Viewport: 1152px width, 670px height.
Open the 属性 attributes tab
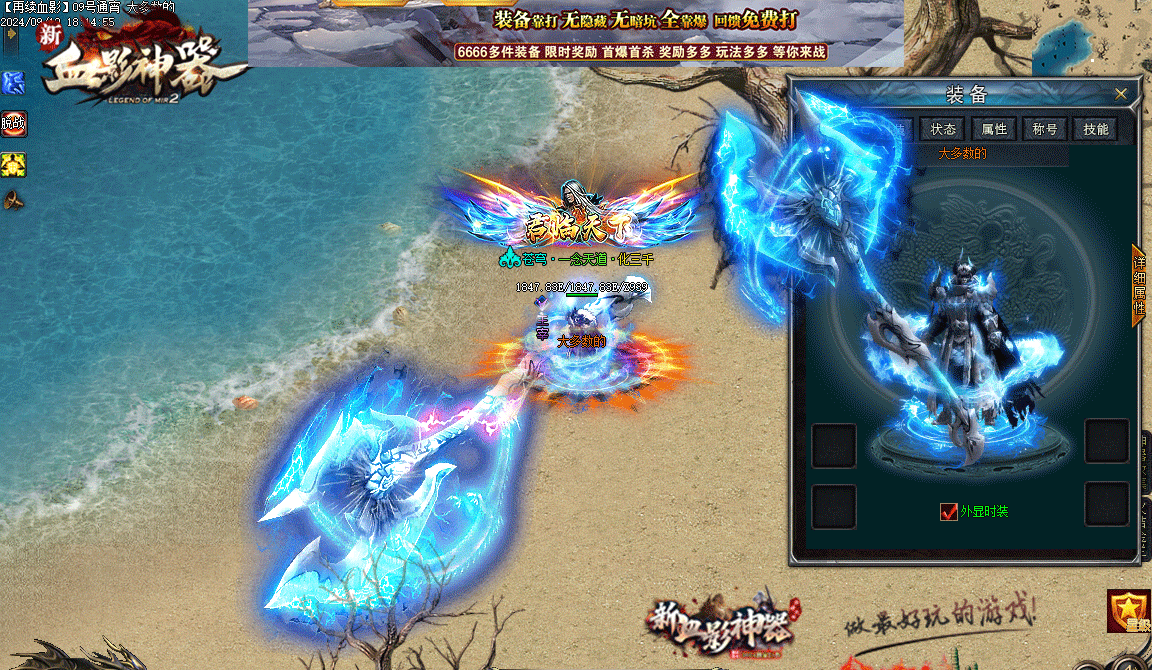click(994, 129)
